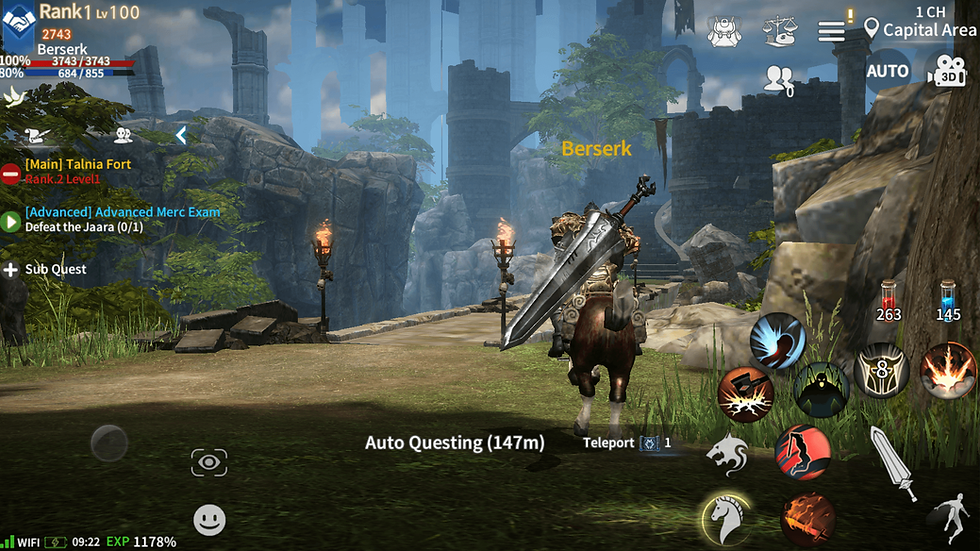Activate the shadowy figure skill
The image size is (980, 551).
point(821,390)
